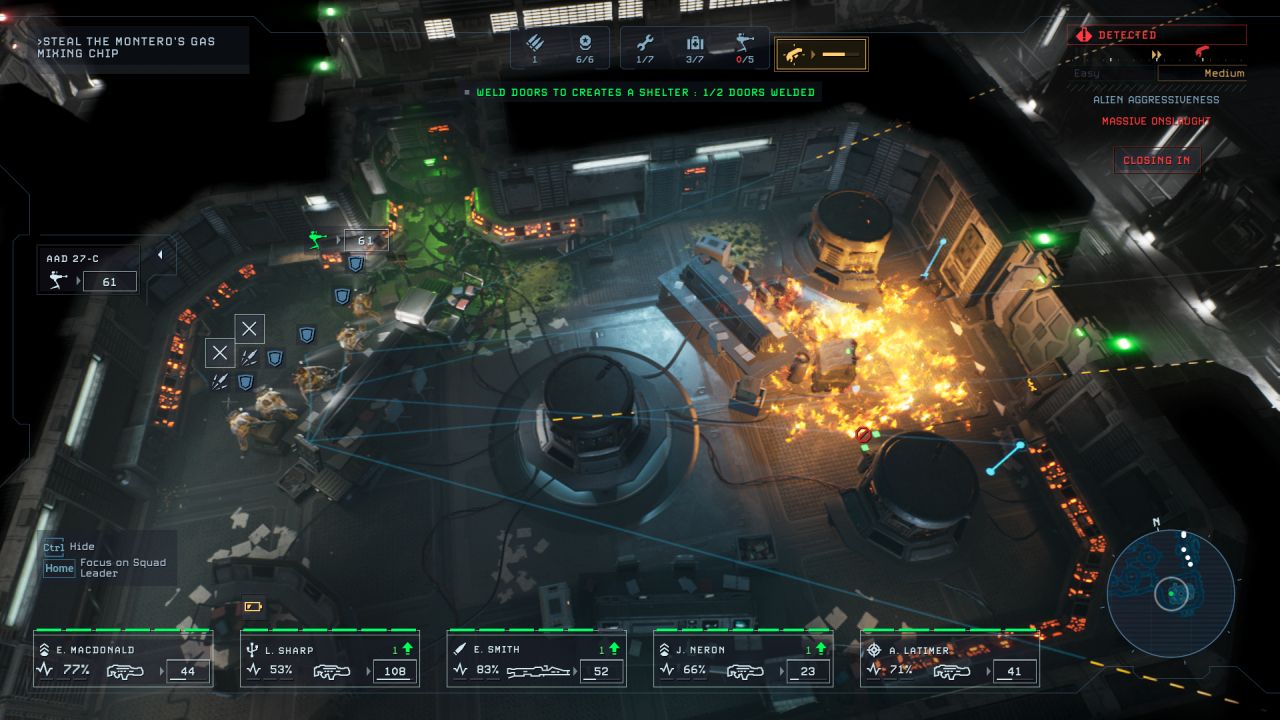Viewport: 1280px width, 720px height.
Task: Click the orange battery icon above Sharp's card
Action: point(251,606)
